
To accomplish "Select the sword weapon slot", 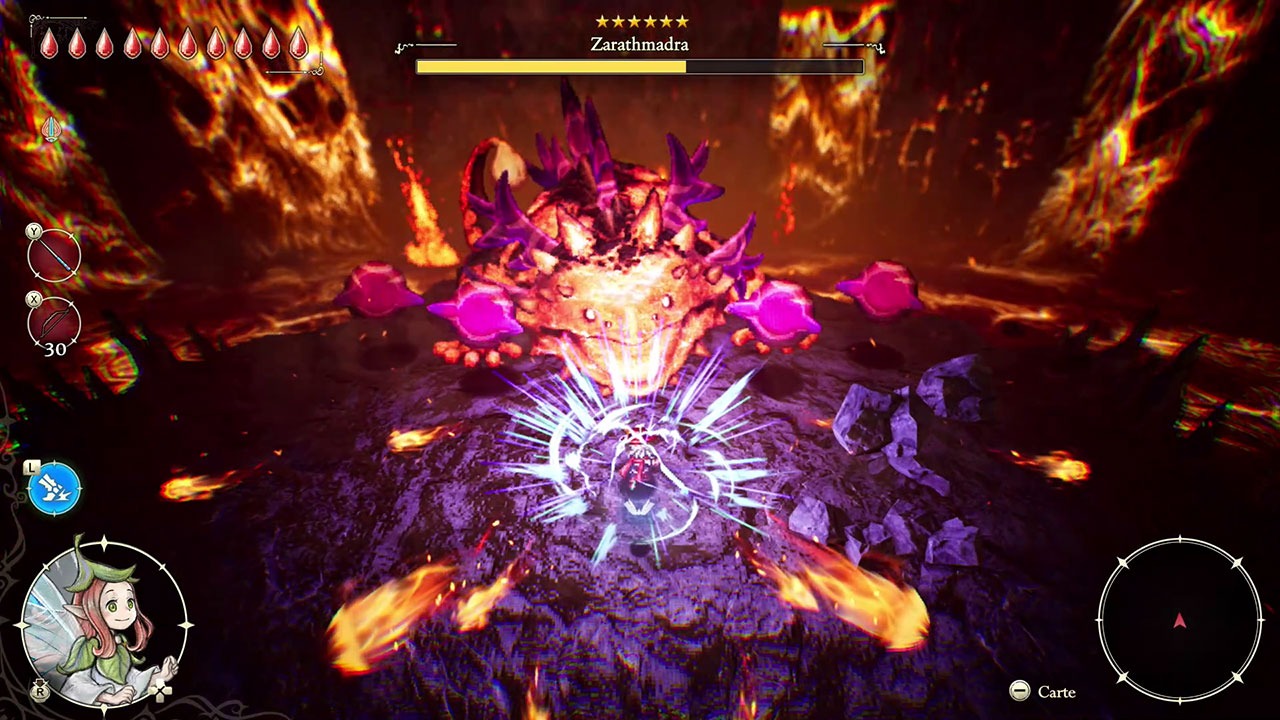I will tap(54, 256).
